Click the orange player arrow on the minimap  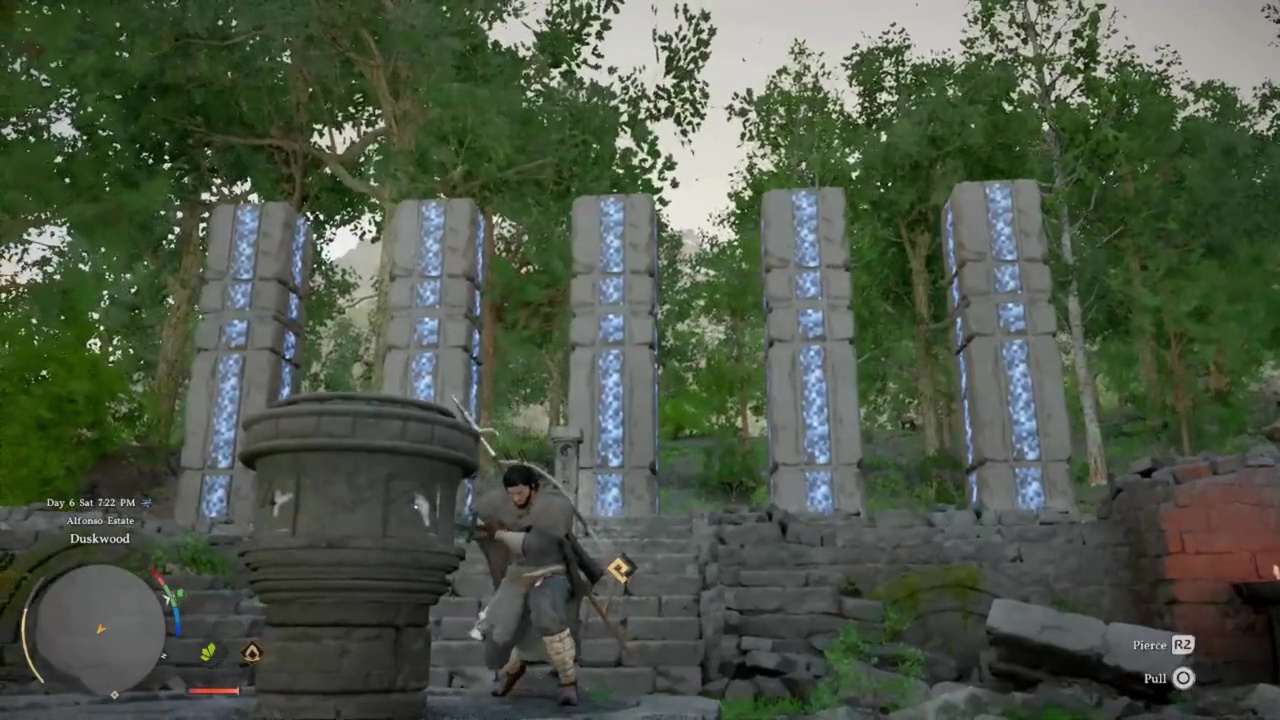(x=99, y=628)
